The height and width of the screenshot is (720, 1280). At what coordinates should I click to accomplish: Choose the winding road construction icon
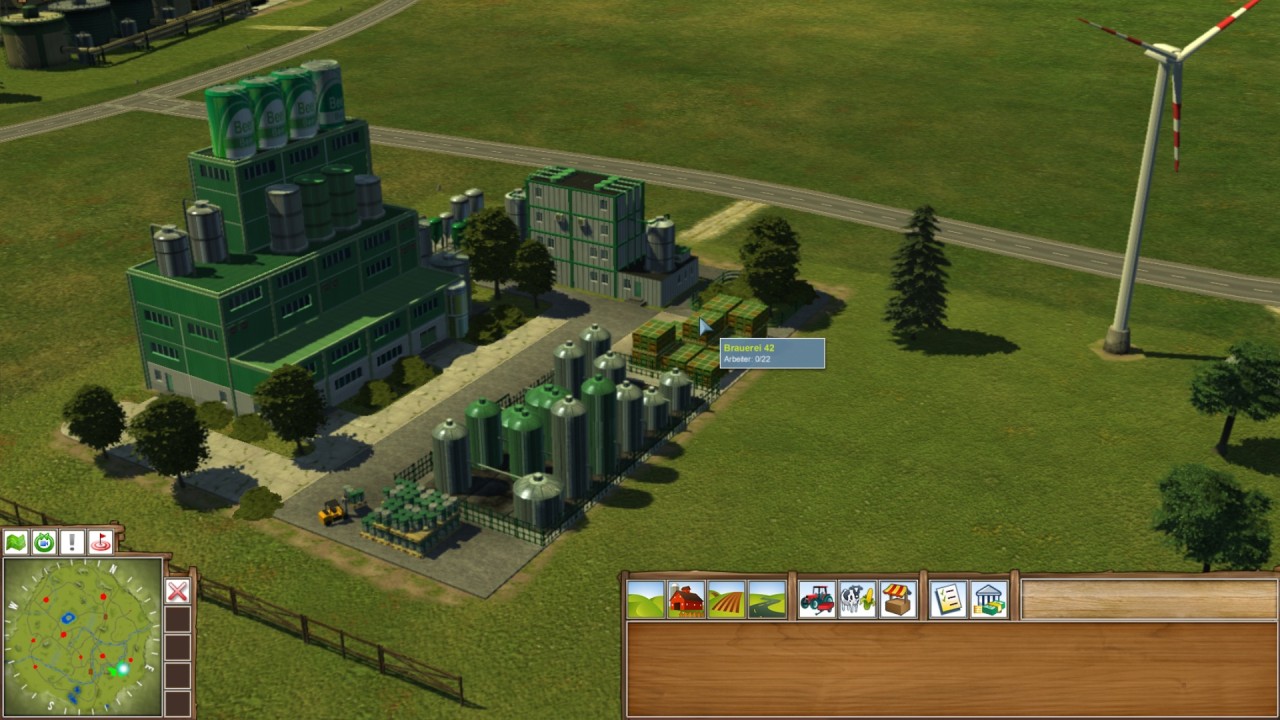coord(767,600)
